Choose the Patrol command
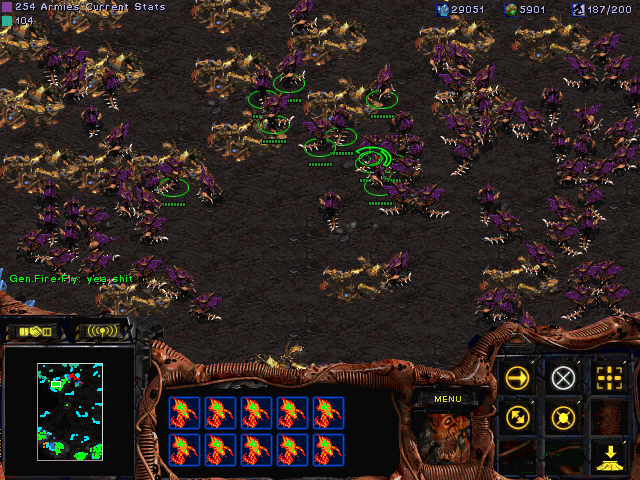 click(518, 417)
